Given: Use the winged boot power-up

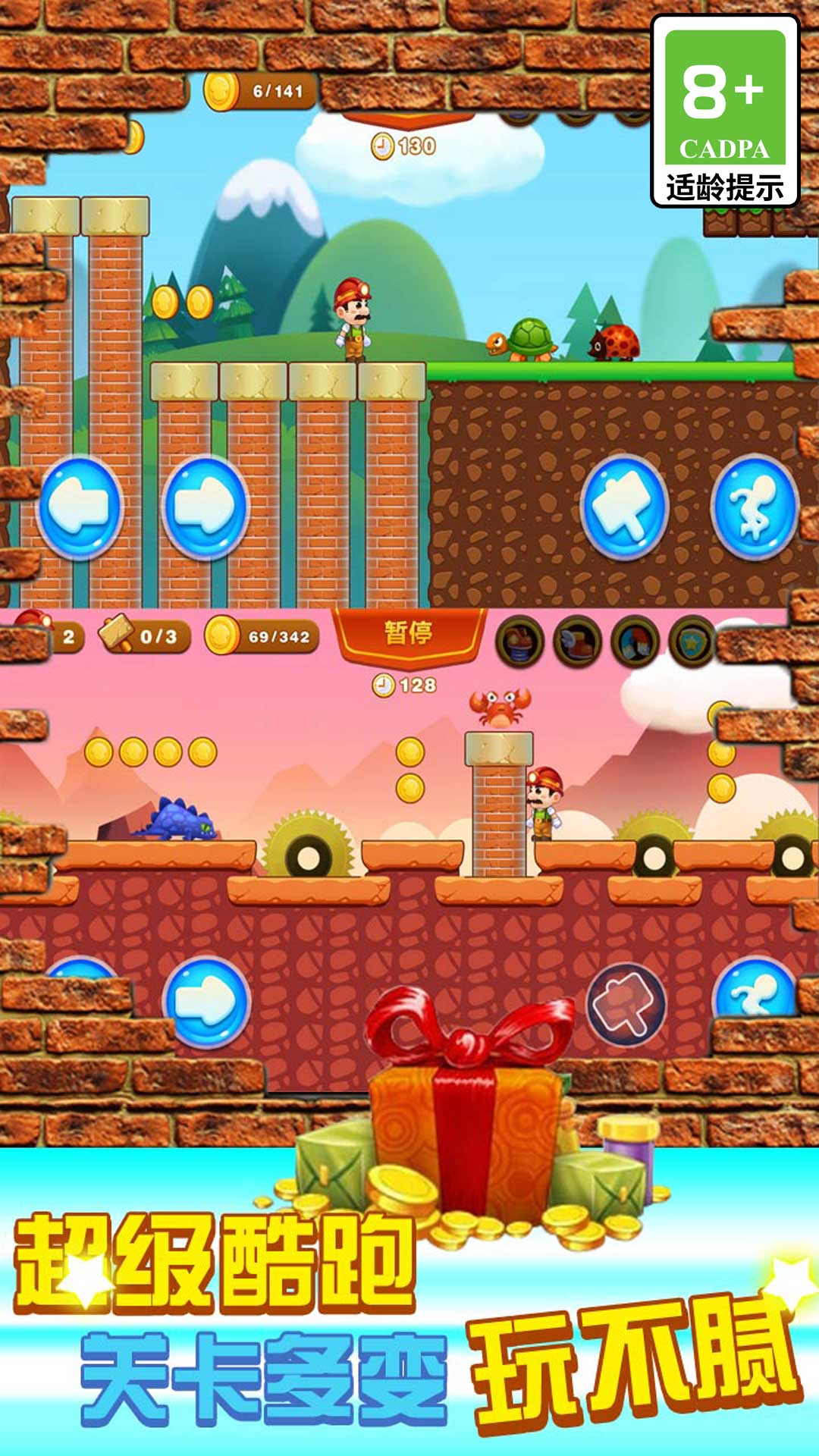Looking at the screenshot, I should tap(578, 642).
